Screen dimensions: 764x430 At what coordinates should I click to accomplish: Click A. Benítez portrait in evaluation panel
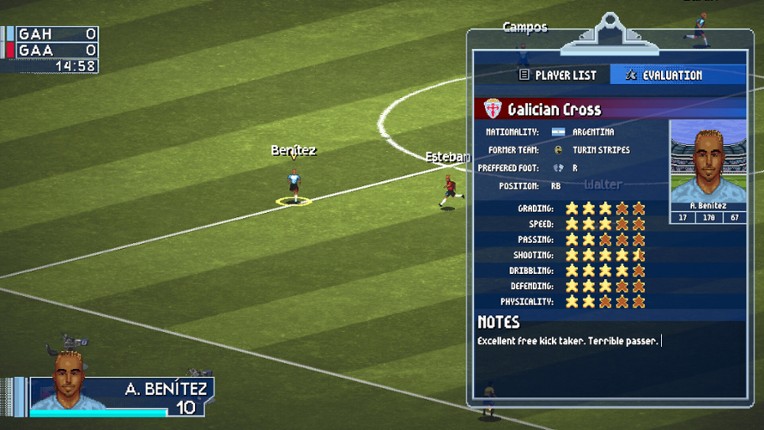pyautogui.click(x=707, y=165)
